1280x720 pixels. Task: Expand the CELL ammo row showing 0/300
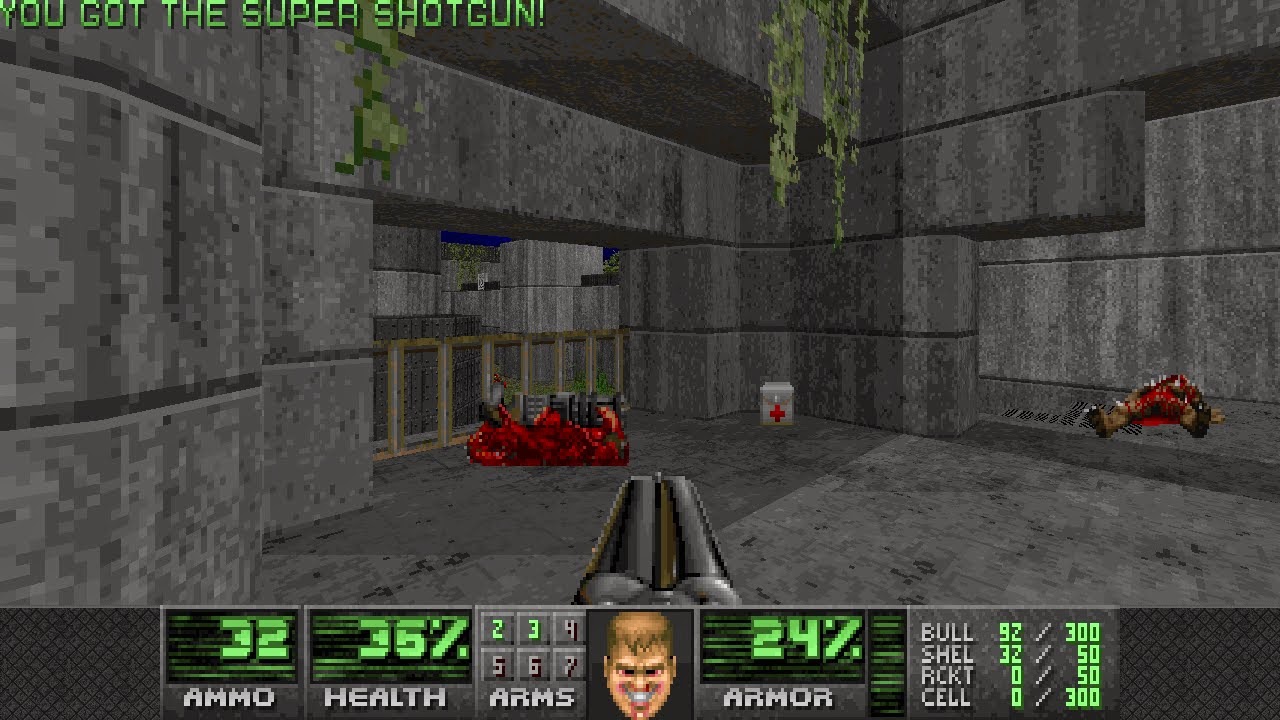point(1010,697)
